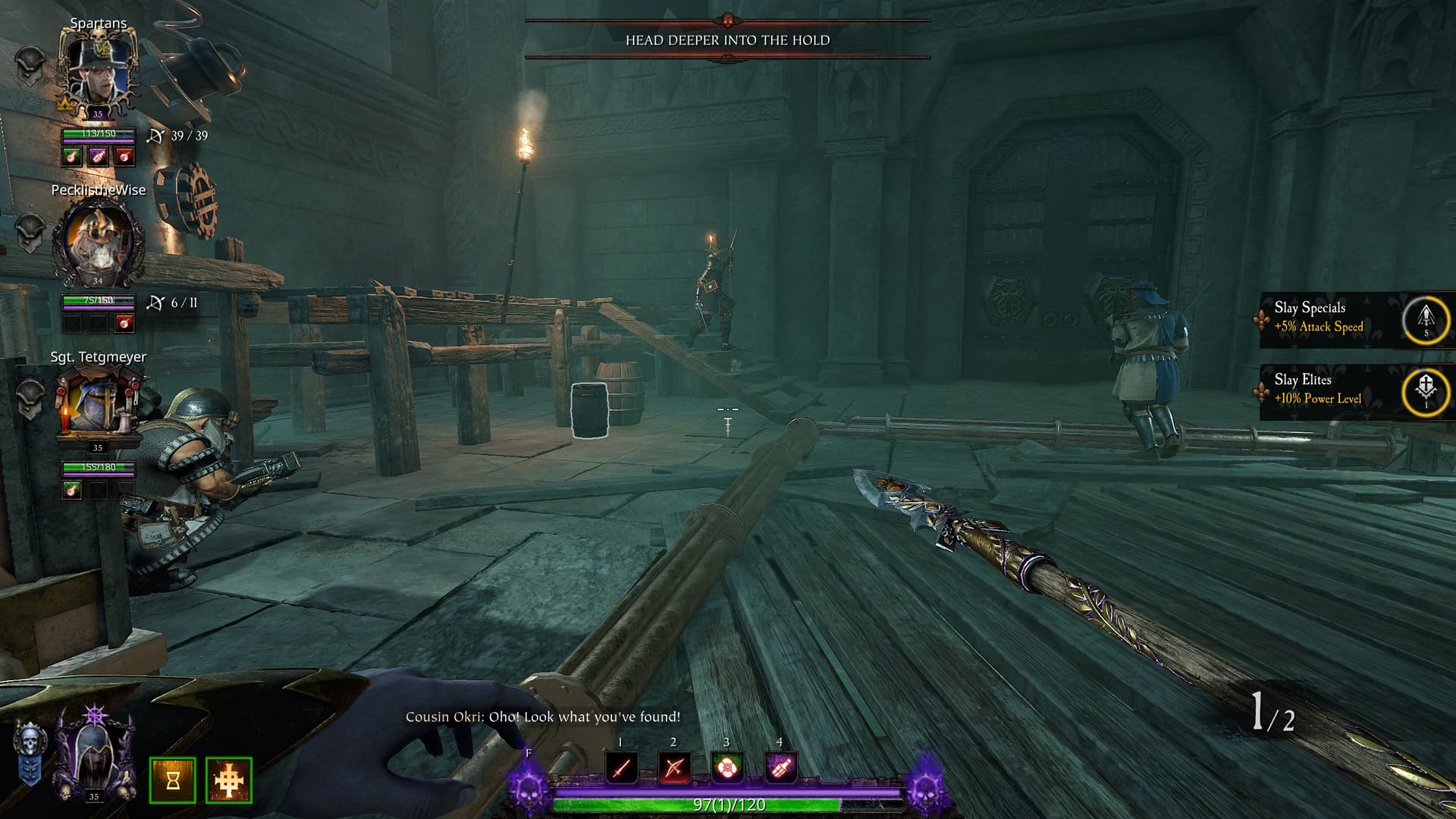1456x819 pixels.
Task: Switch to the ranged bow slot
Action: coord(674,767)
